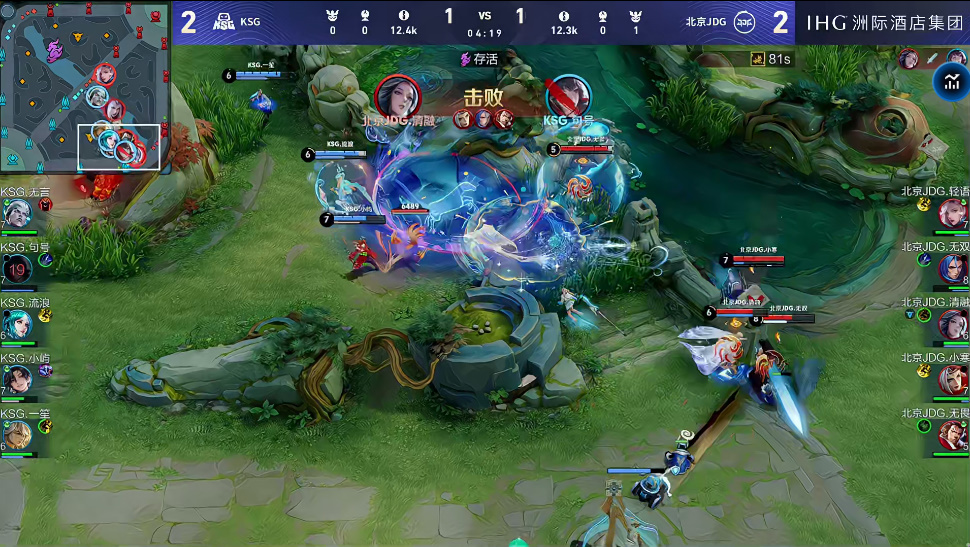This screenshot has width=970, height=547.
Task: Choose KSG.流浪 player portrait
Action: [x=17, y=324]
